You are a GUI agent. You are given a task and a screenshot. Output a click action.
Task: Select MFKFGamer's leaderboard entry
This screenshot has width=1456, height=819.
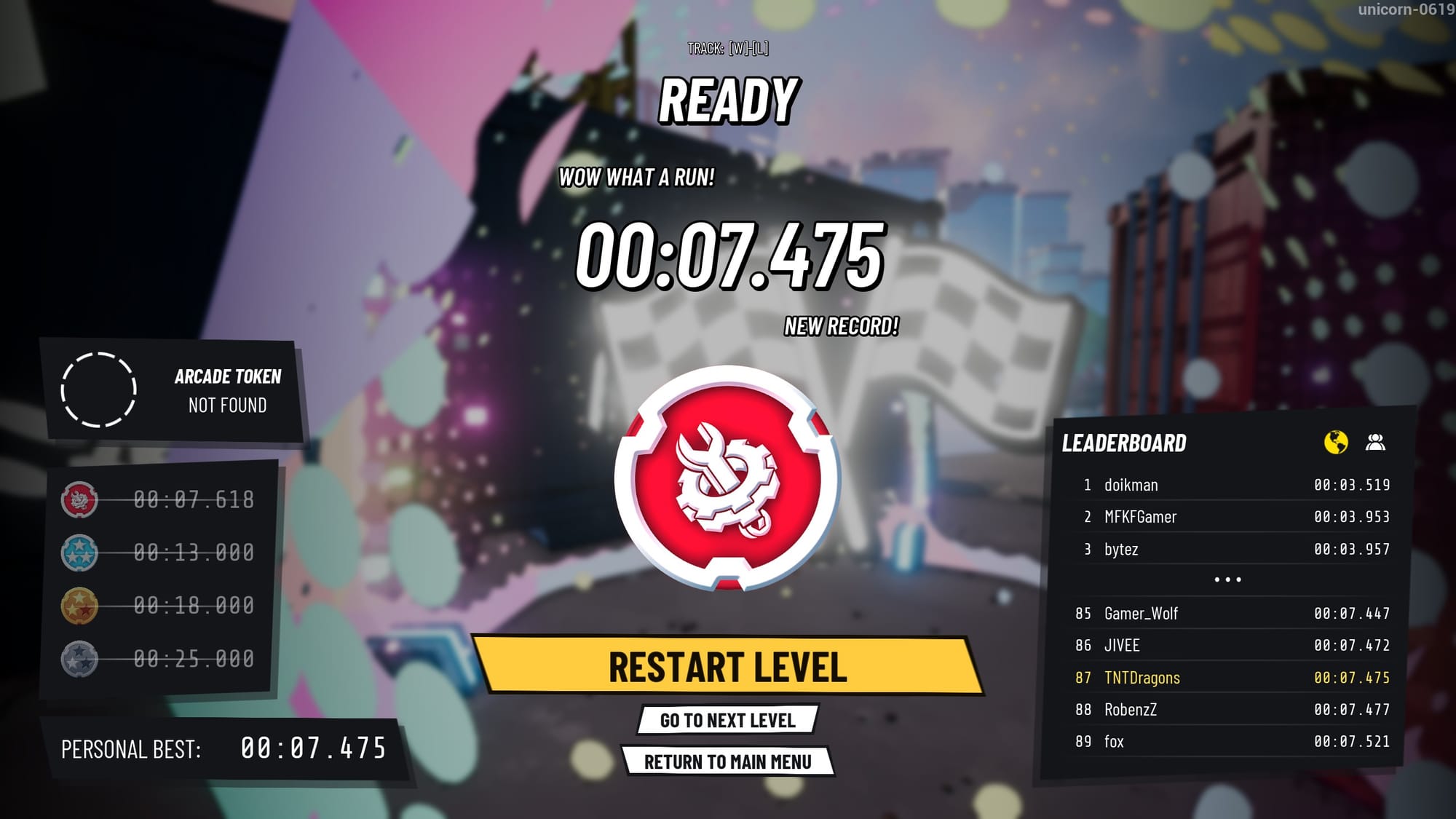coord(1232,517)
